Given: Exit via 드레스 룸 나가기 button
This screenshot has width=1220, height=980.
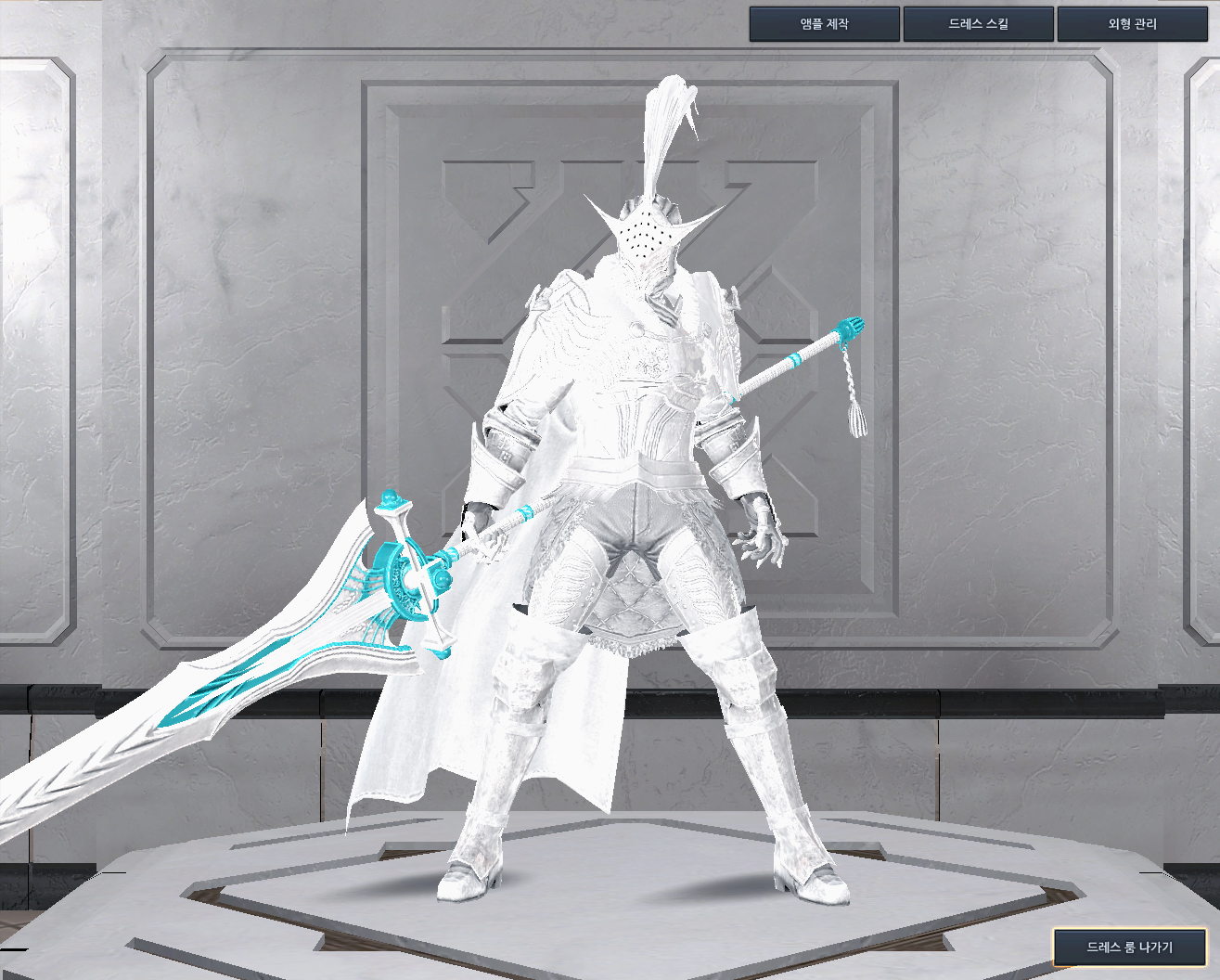Looking at the screenshot, I should (1129, 948).
